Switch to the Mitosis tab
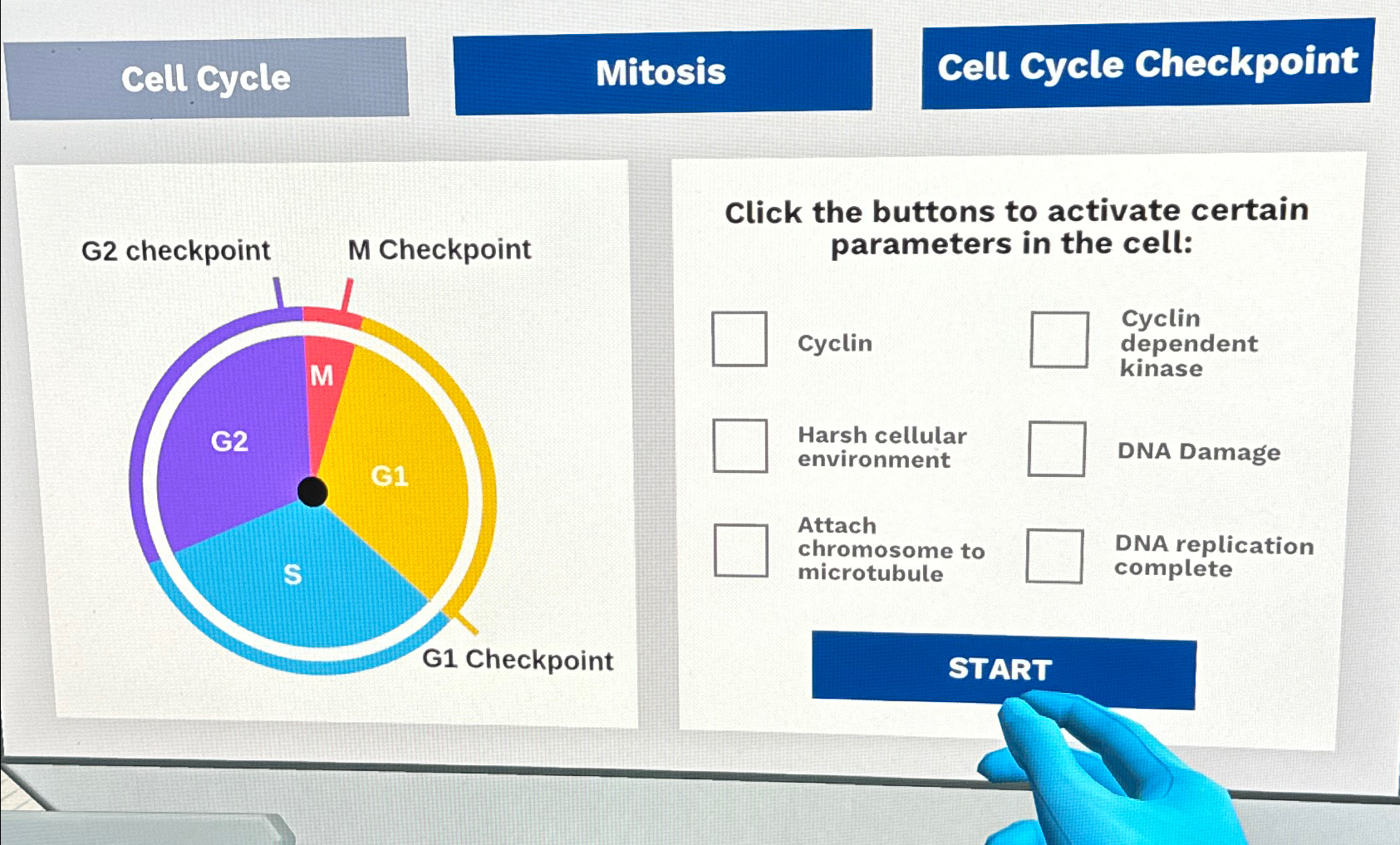This screenshot has height=845, width=1400. coord(662,73)
